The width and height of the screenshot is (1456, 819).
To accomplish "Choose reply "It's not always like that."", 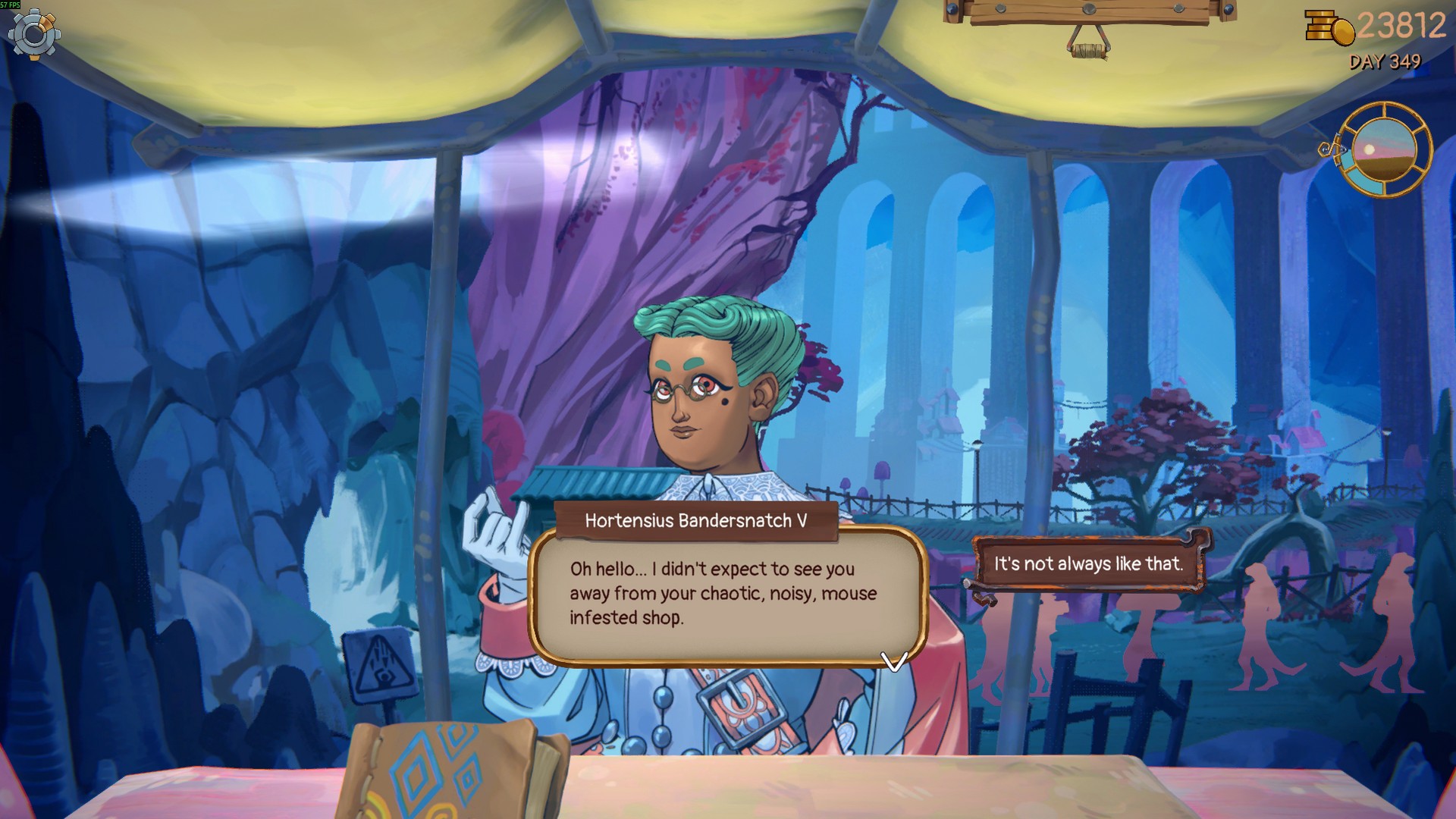I will click(1088, 563).
